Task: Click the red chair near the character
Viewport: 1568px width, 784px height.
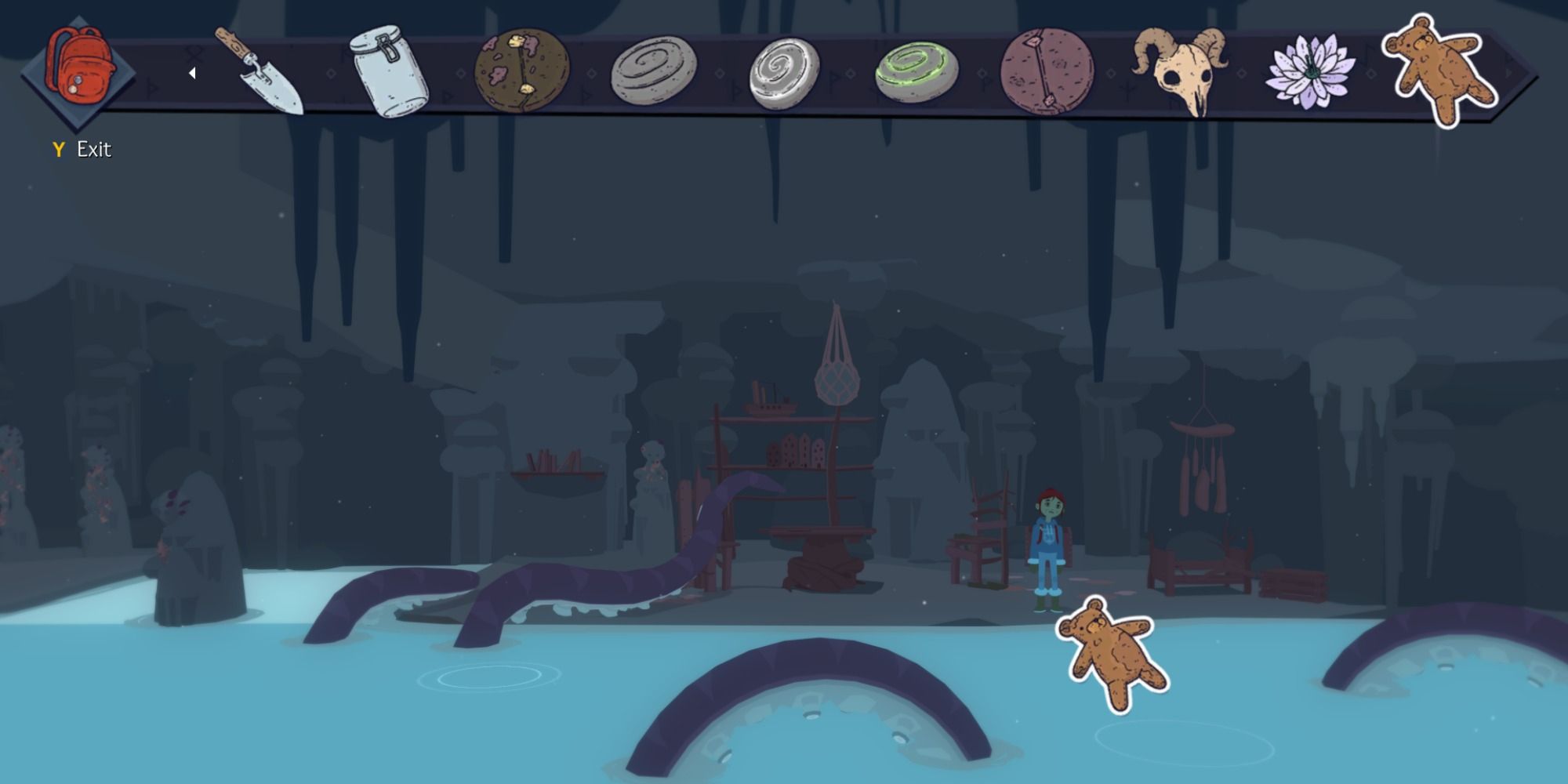Action: pyautogui.click(x=978, y=541)
